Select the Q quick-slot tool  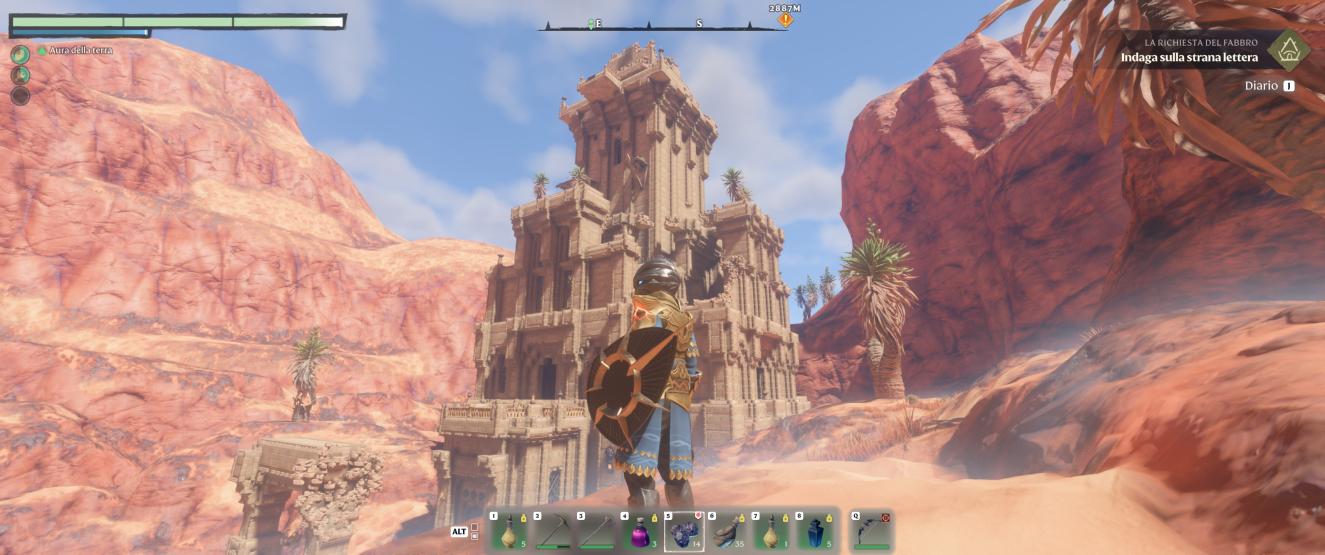(x=871, y=532)
